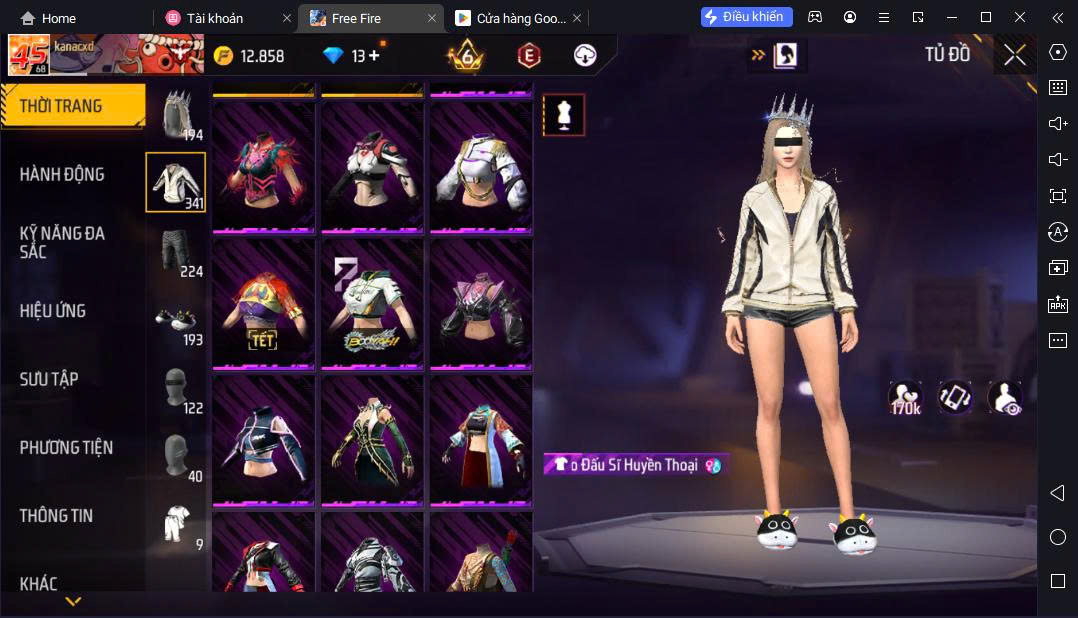
Task: Pick the TẾT orange-hood top
Action: click(x=264, y=302)
